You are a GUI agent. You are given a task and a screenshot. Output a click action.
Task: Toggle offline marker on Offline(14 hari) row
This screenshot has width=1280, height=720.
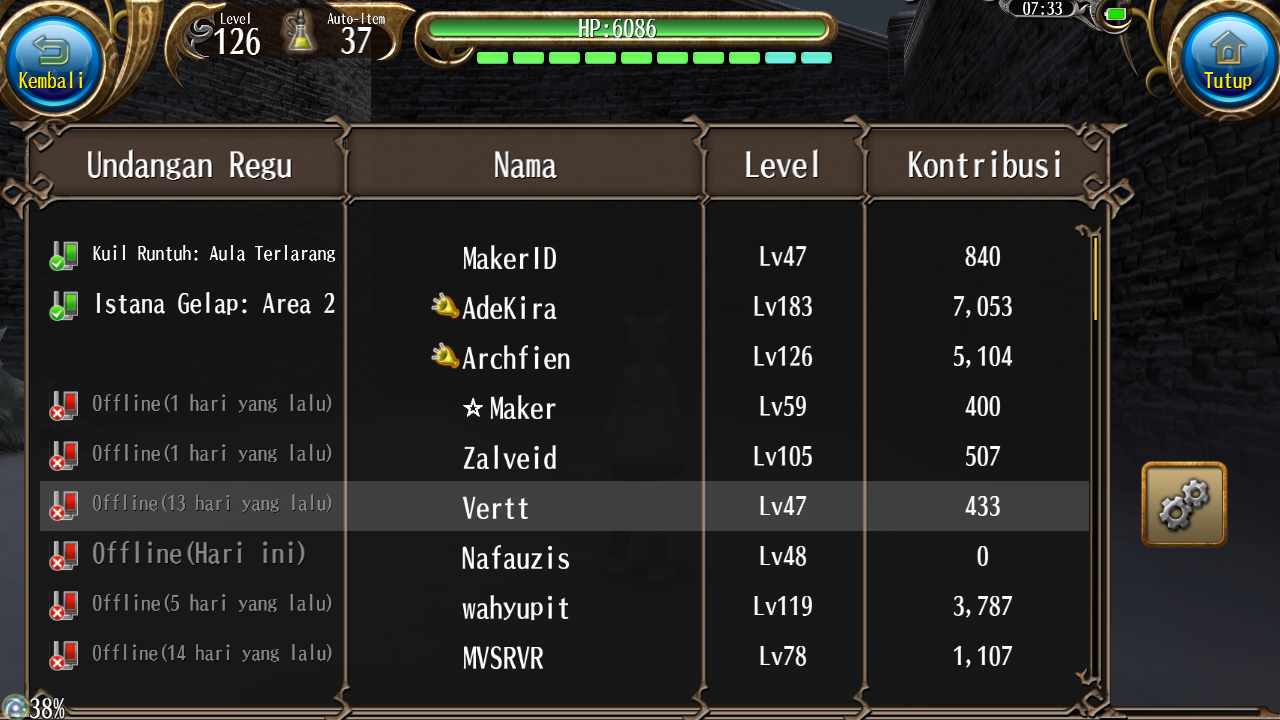pos(63,653)
